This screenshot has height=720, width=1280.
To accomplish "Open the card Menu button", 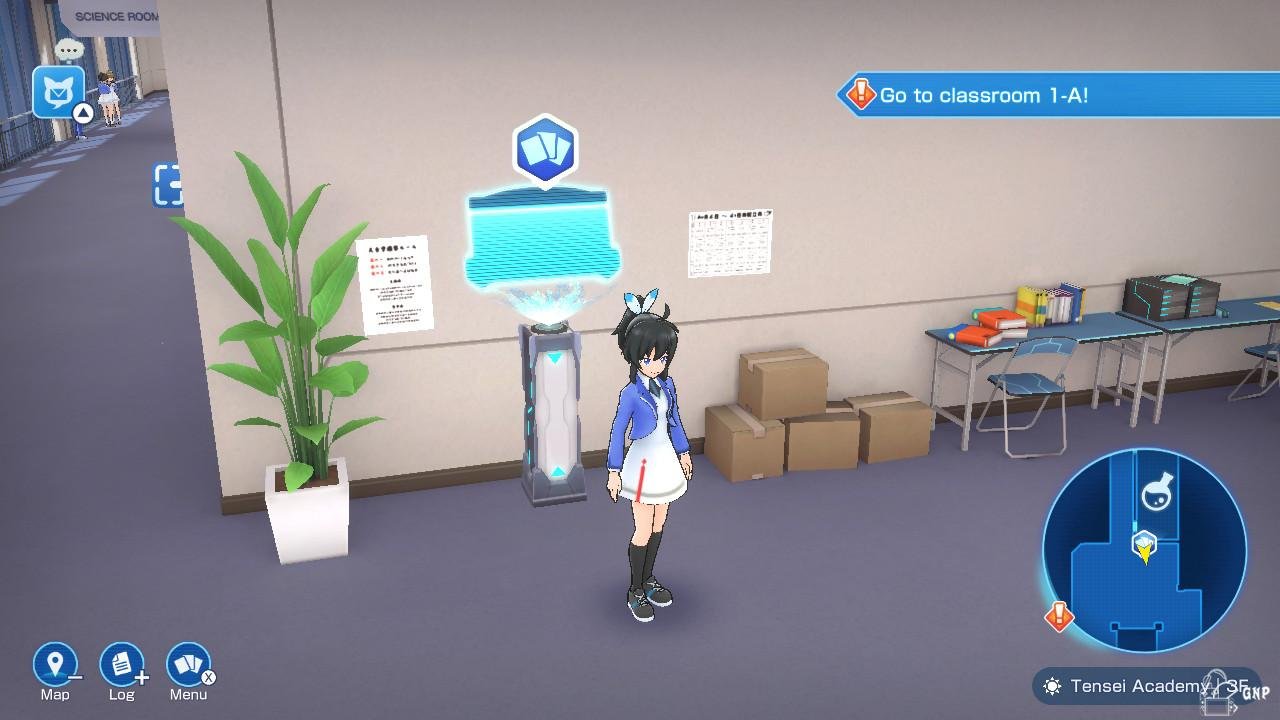I will (x=188, y=665).
